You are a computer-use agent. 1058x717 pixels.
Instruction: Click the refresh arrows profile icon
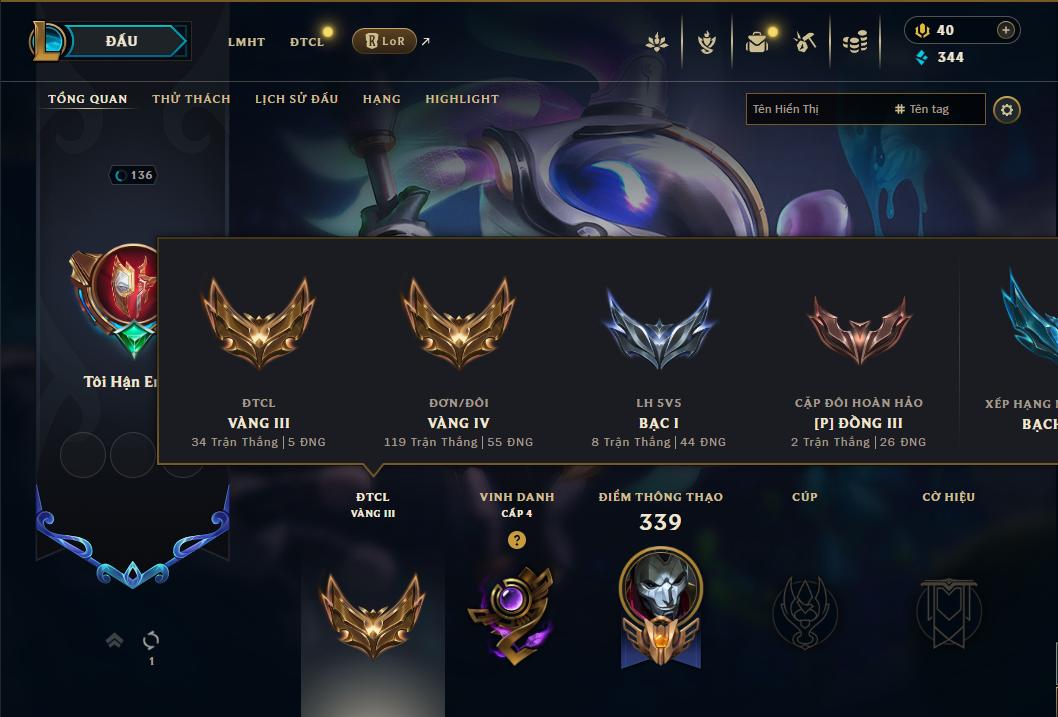151,640
